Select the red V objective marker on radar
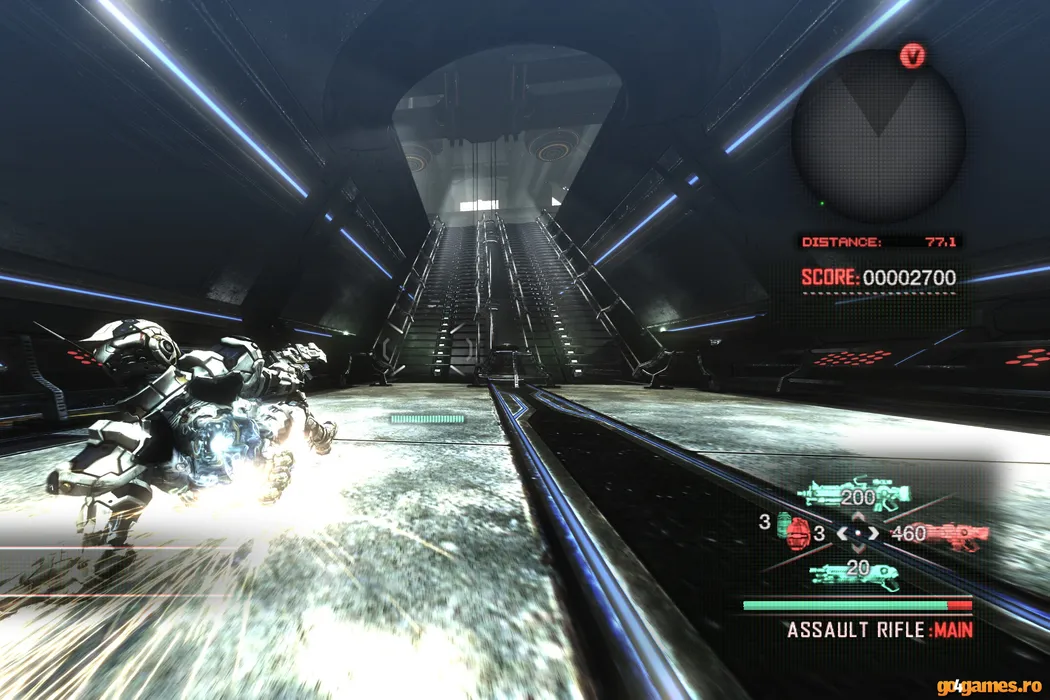Screen dimensions: 1050x700 pos(912,56)
